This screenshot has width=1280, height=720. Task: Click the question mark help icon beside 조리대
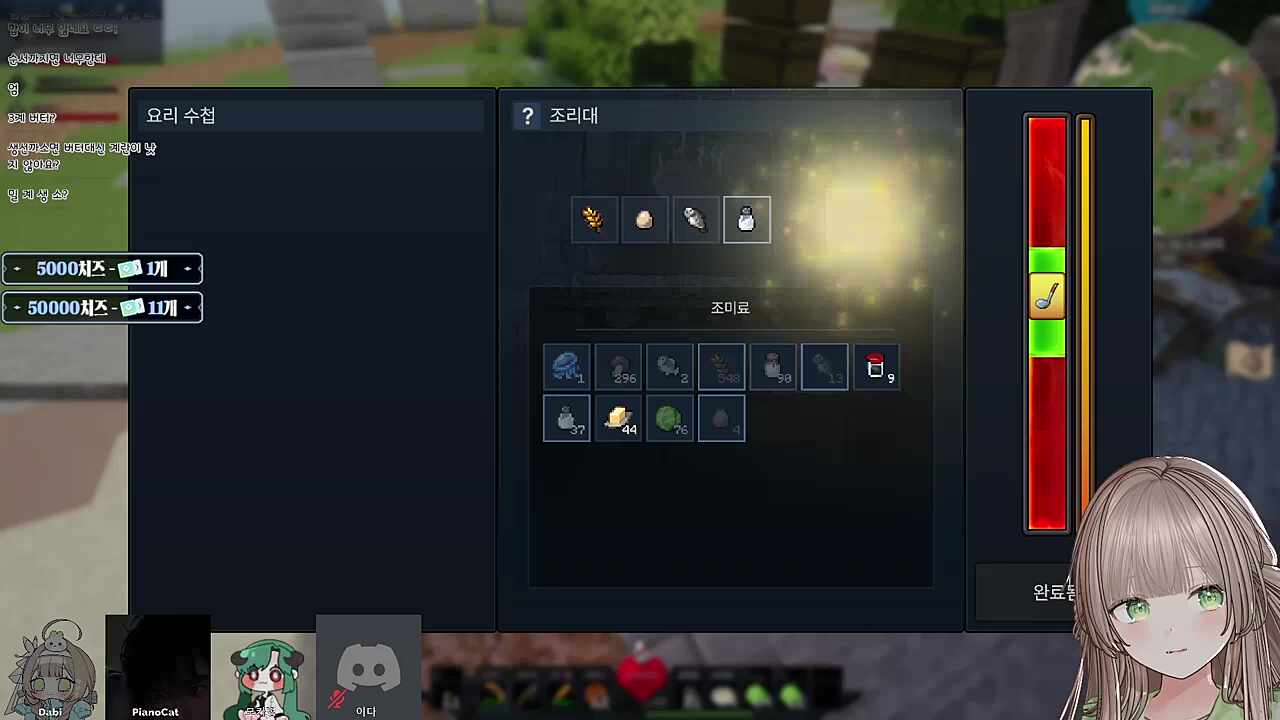(x=527, y=115)
